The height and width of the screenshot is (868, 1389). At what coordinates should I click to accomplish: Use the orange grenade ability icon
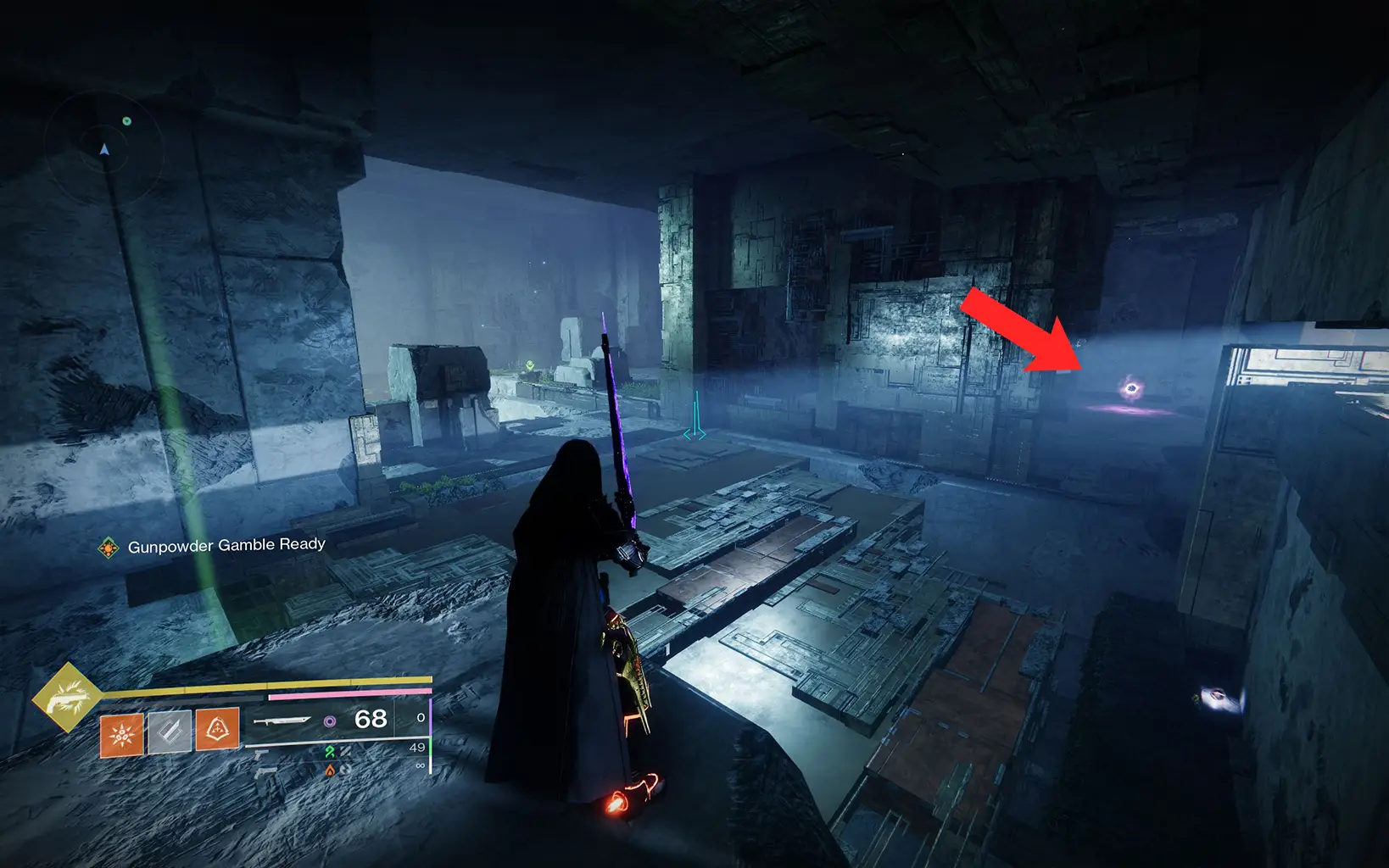coord(122,734)
